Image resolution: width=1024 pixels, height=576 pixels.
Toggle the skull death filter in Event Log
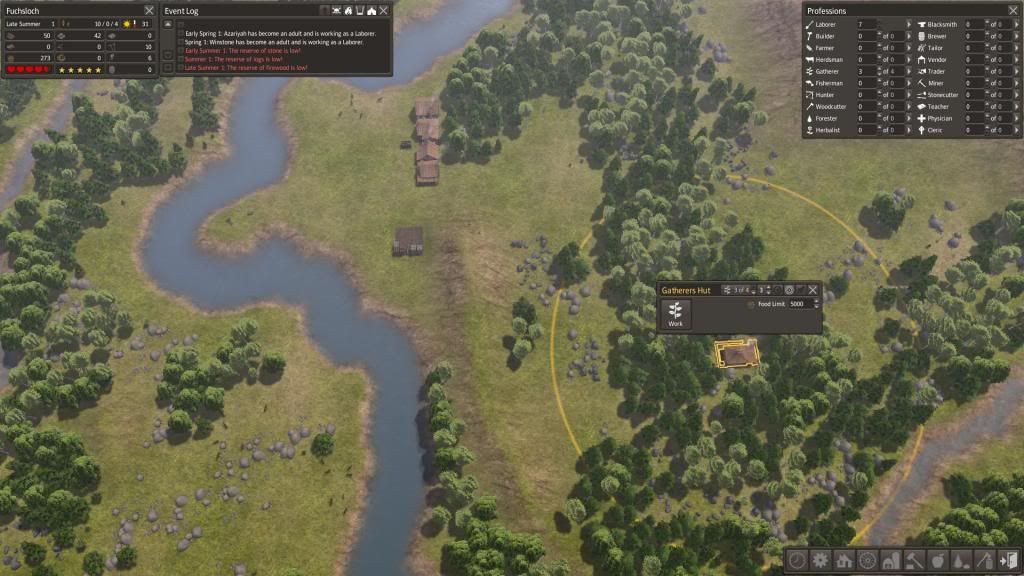(x=336, y=10)
